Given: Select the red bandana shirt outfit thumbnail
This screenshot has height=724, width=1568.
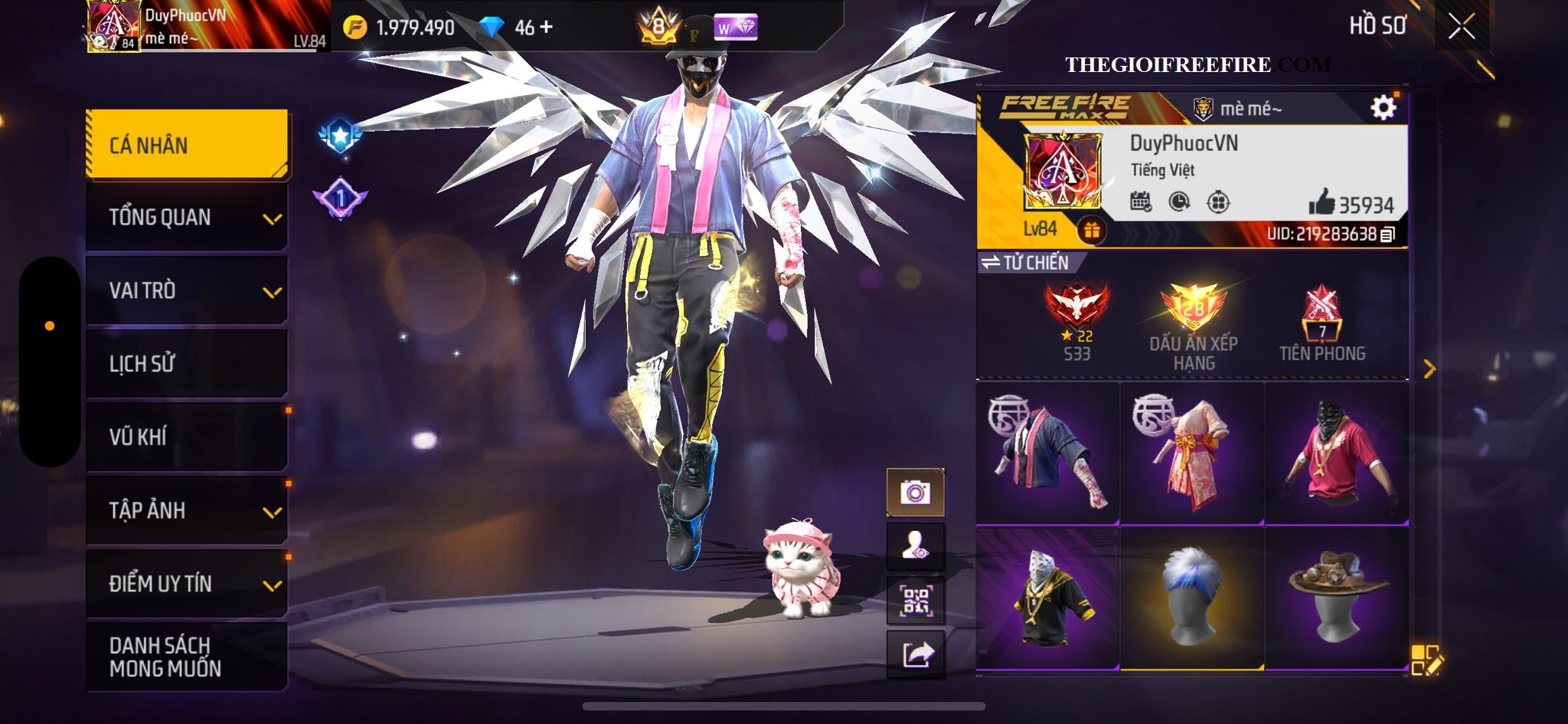Looking at the screenshot, I should 1337,454.
